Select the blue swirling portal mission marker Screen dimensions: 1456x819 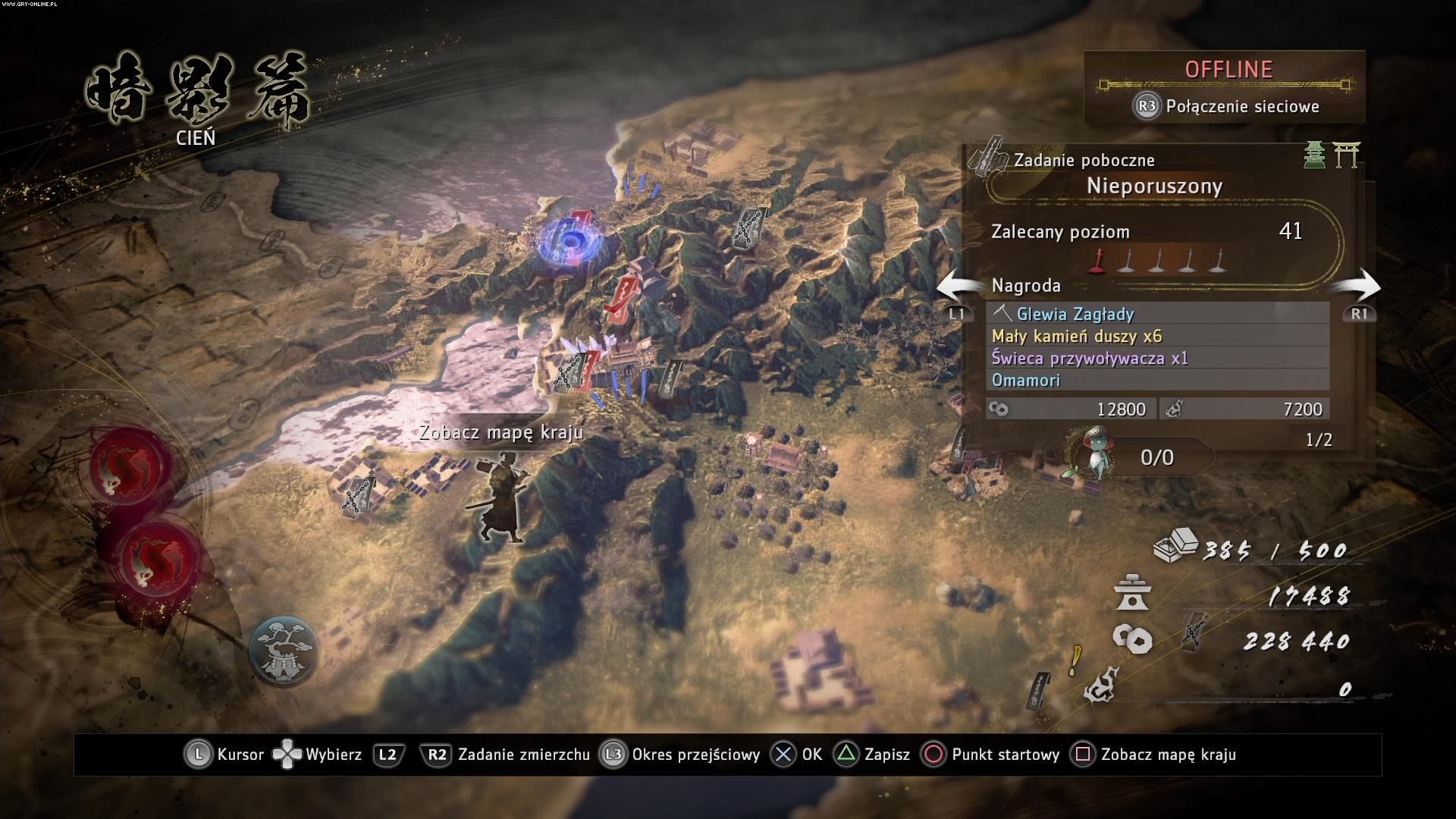[570, 242]
